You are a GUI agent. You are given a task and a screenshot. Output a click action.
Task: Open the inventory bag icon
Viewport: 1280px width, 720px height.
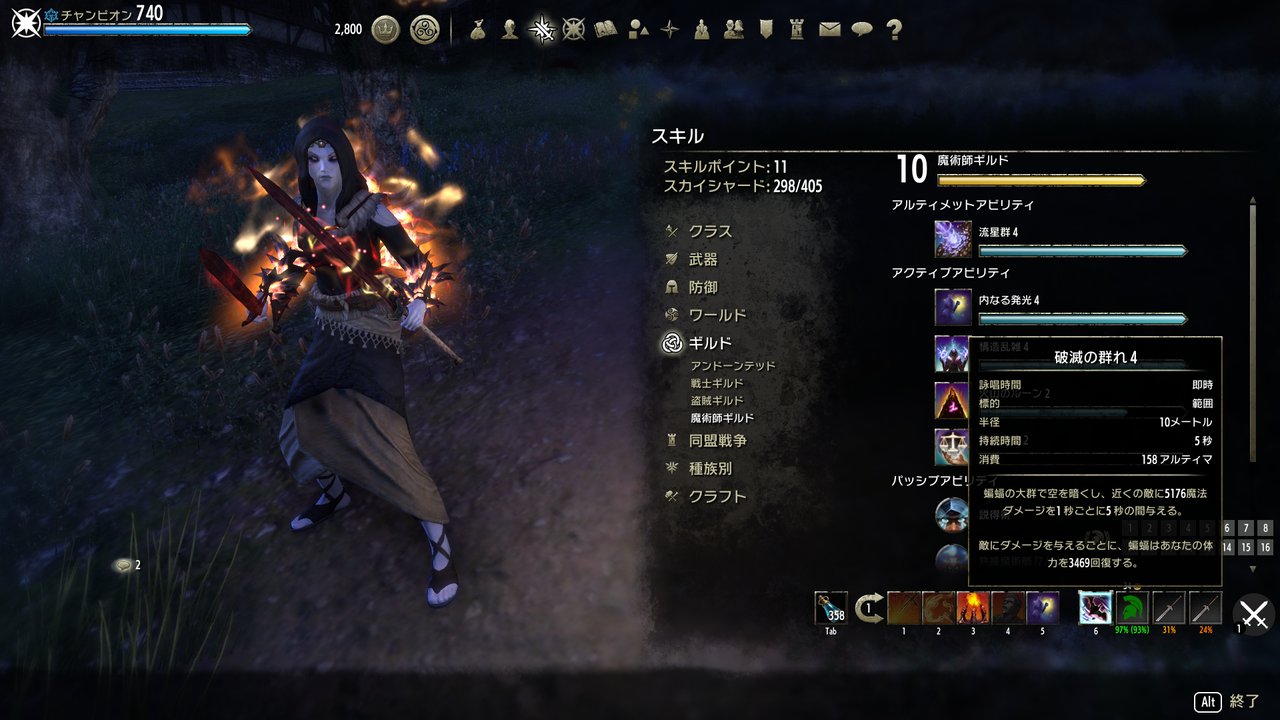click(476, 30)
